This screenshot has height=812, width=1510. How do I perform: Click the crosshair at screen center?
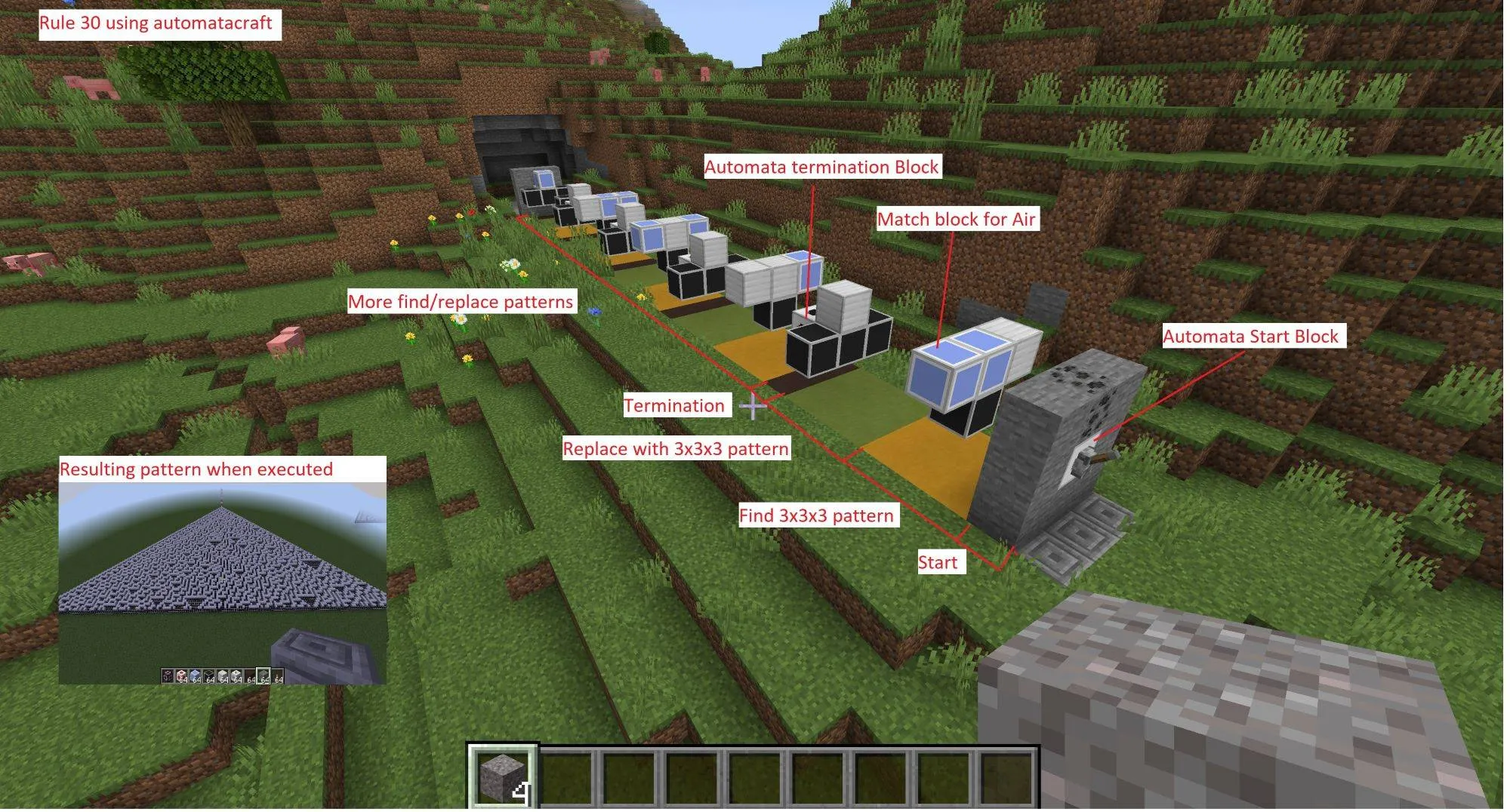pyautogui.click(x=753, y=406)
